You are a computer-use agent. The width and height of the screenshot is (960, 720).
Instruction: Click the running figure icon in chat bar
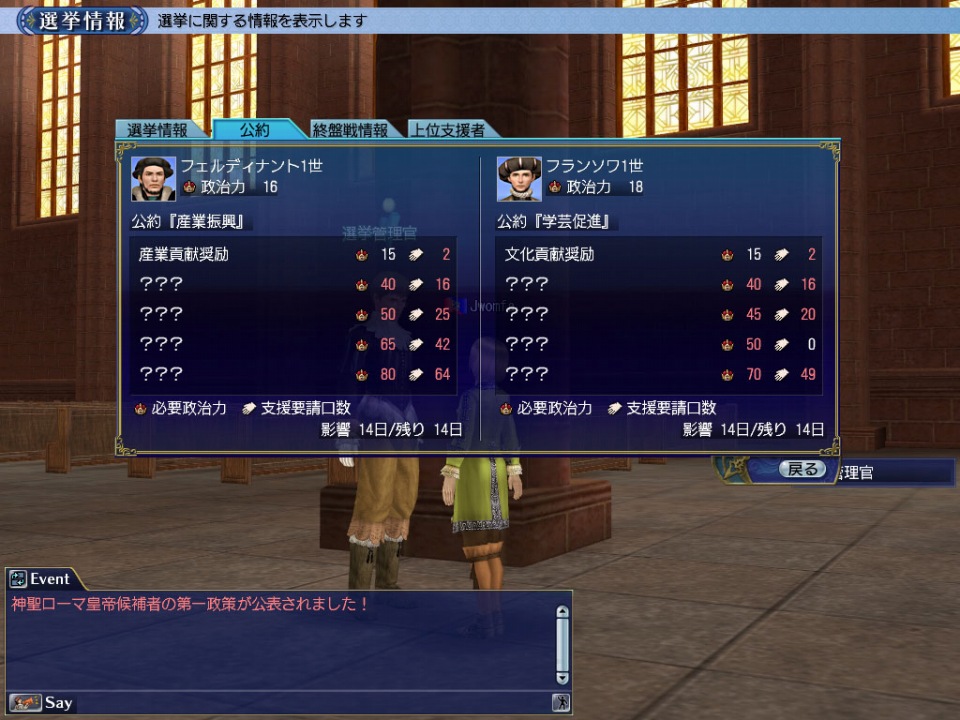tap(561, 703)
